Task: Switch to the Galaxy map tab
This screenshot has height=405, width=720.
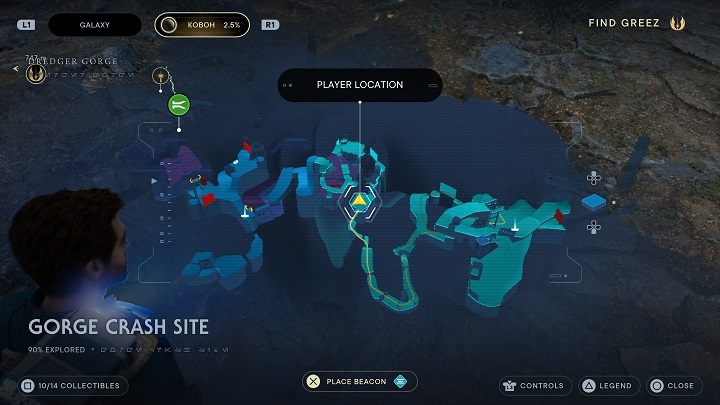Action: [x=95, y=23]
